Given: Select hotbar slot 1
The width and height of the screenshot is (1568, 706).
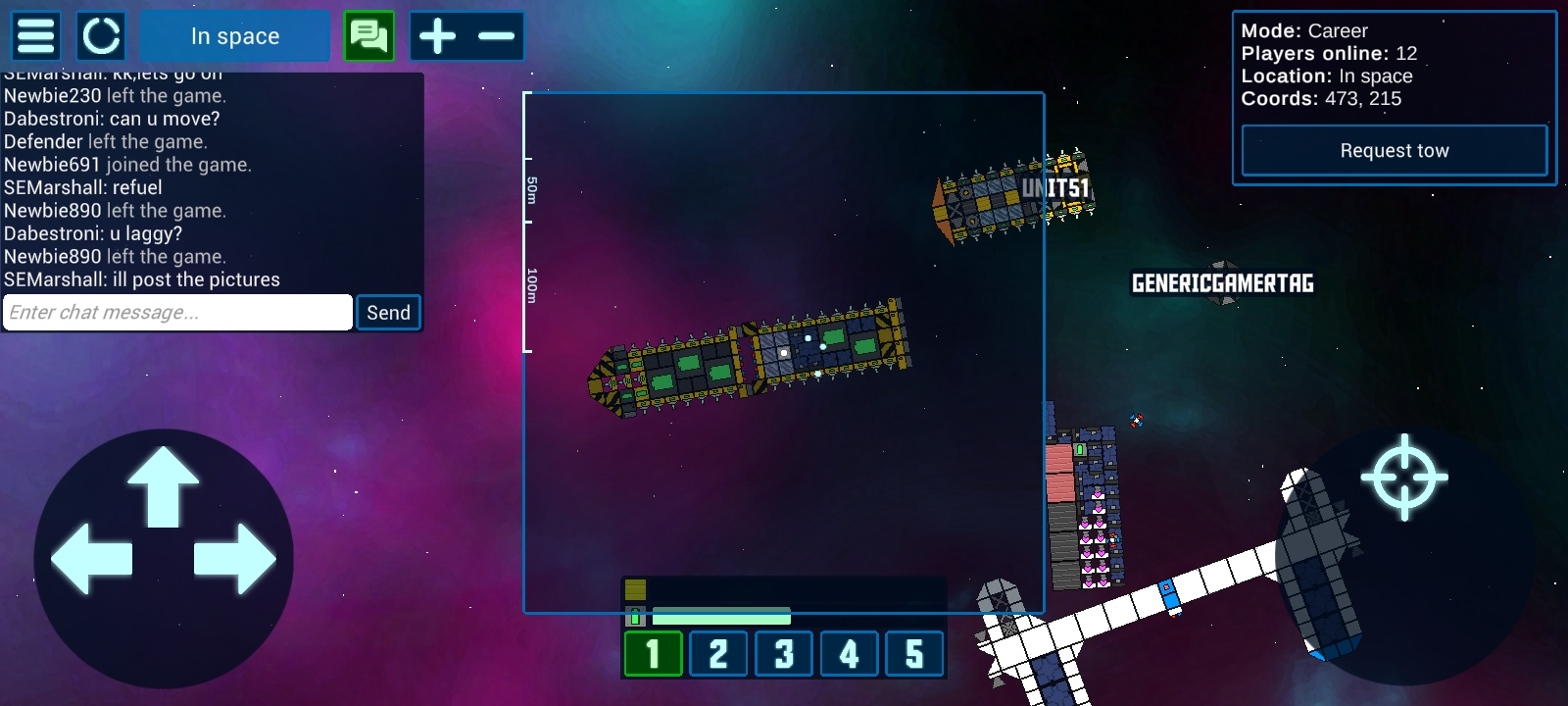Looking at the screenshot, I should point(653,654).
